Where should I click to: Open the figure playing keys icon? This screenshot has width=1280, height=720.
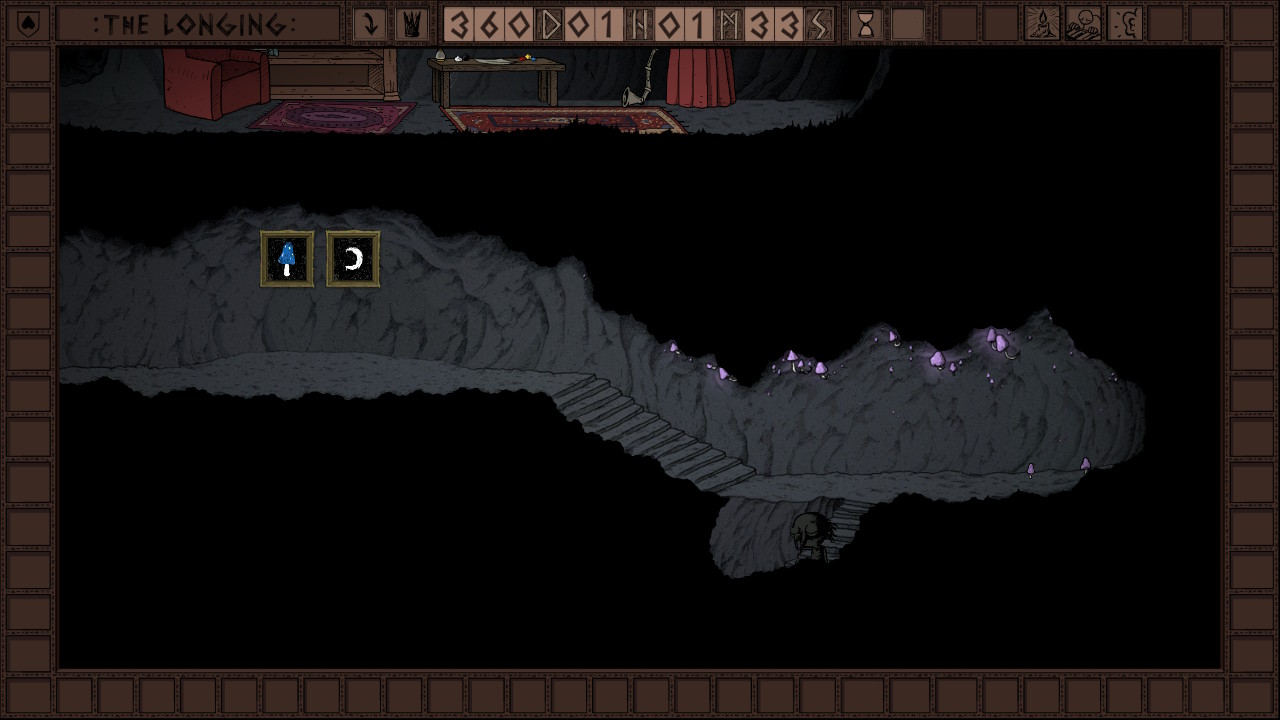[1084, 24]
